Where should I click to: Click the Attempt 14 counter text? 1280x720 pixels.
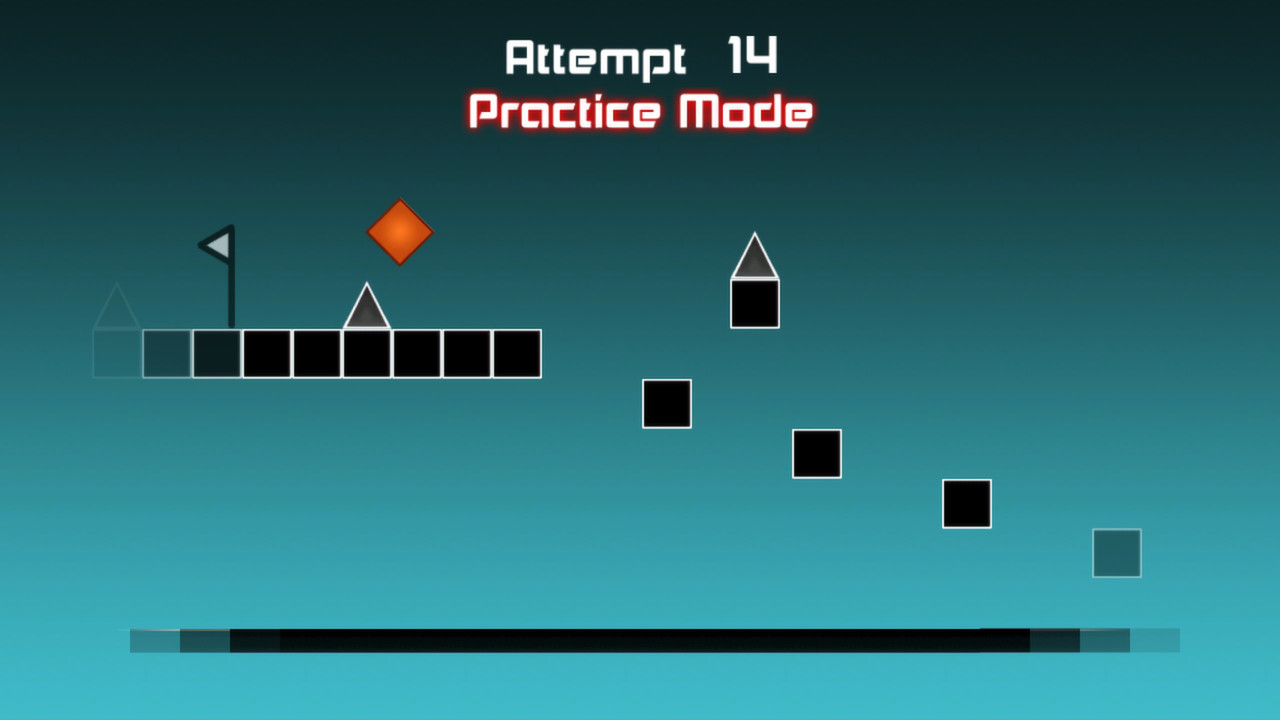coord(640,57)
